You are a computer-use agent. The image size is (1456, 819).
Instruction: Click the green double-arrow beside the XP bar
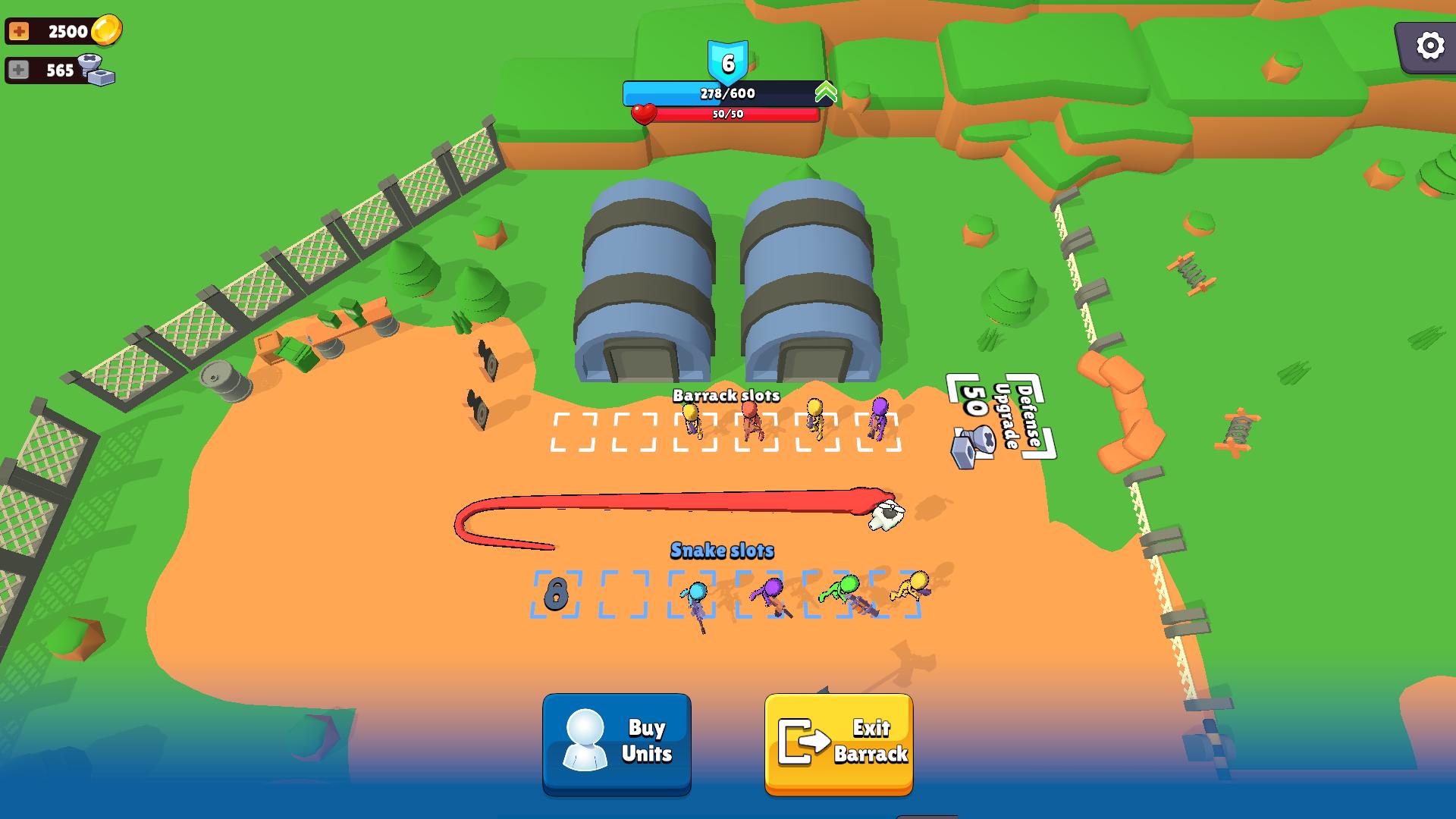click(824, 92)
